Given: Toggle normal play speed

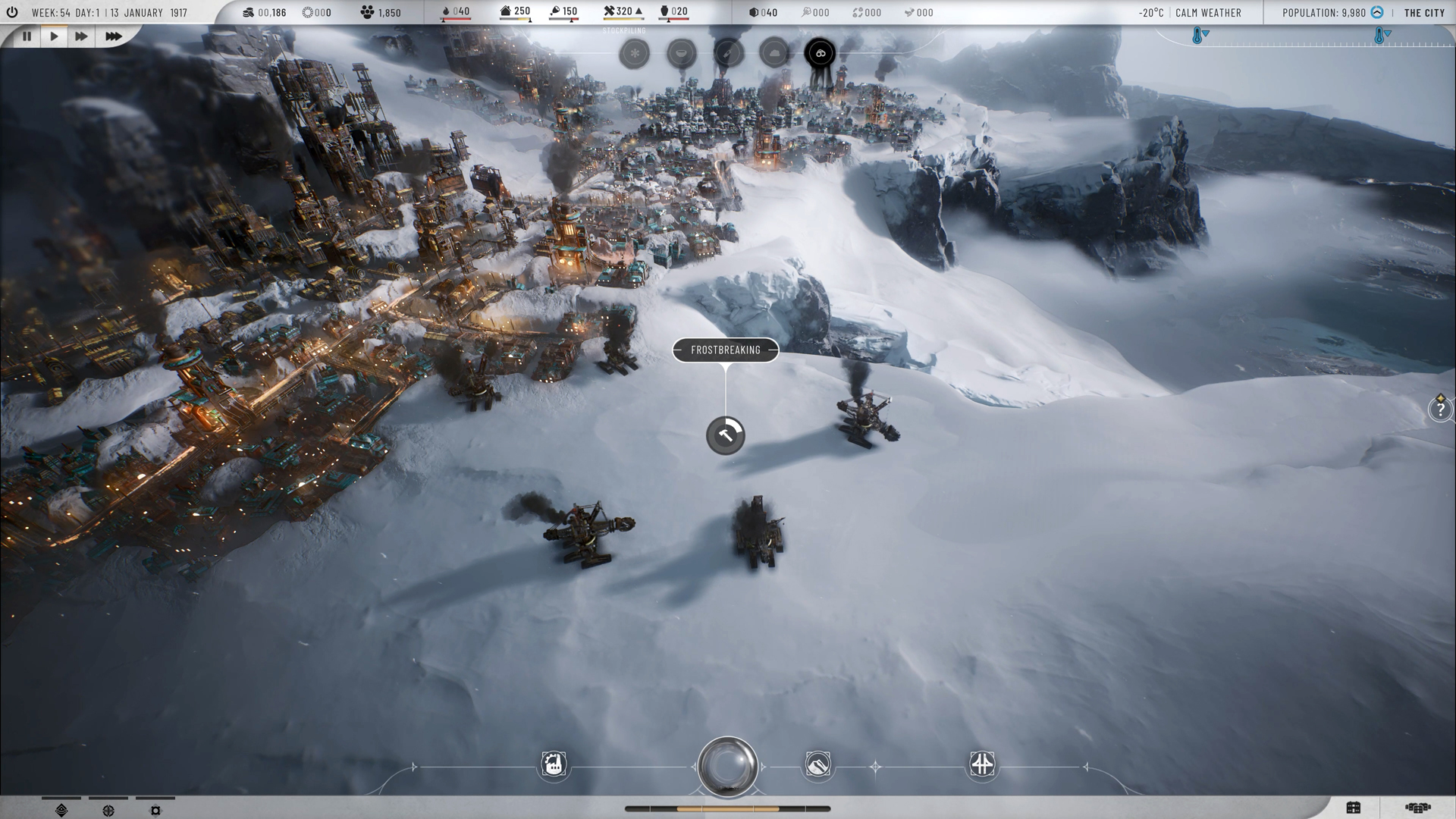Looking at the screenshot, I should pyautogui.click(x=54, y=36).
